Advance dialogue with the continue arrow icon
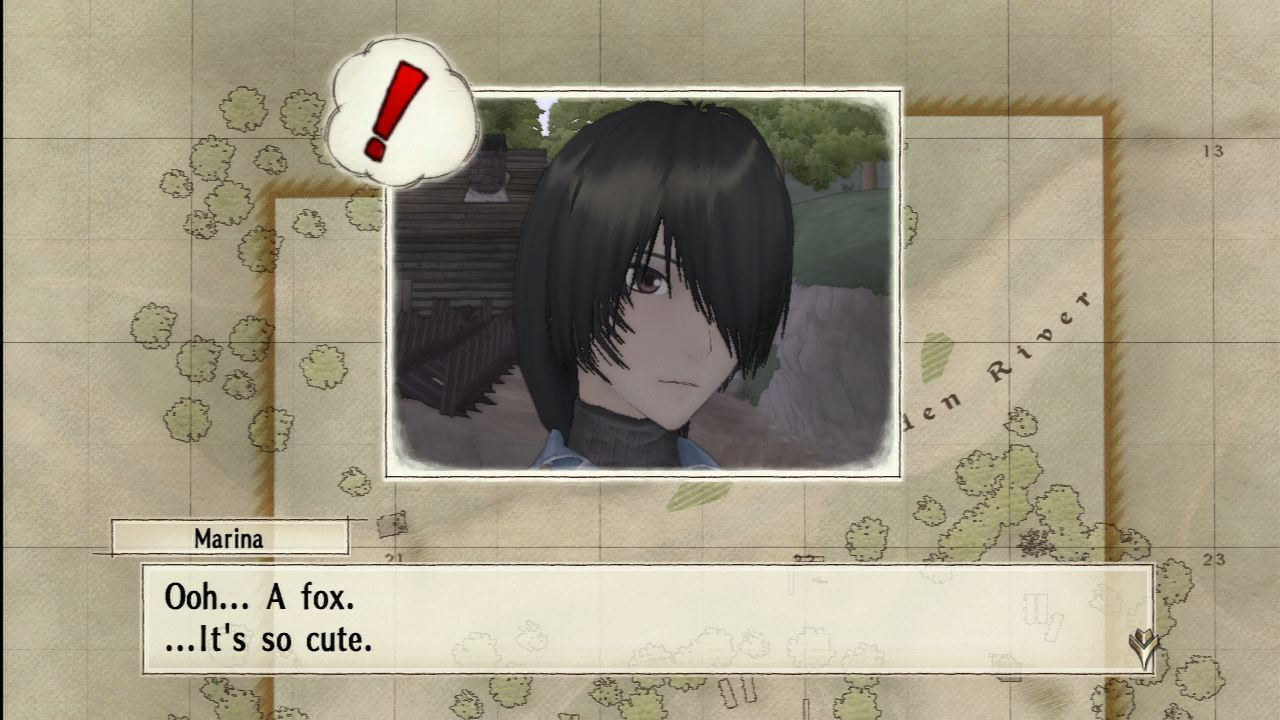This screenshot has width=1280, height=720. point(1141,648)
